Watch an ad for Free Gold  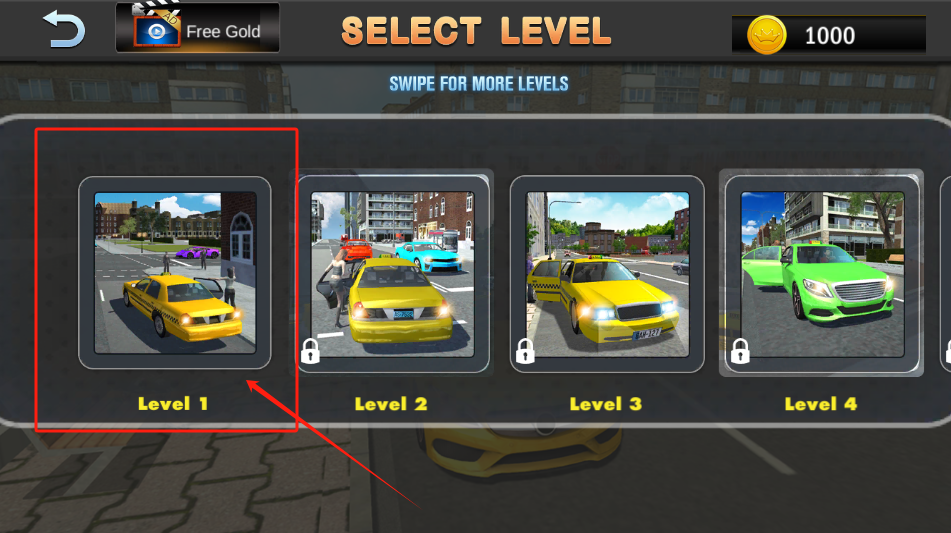click(197, 29)
